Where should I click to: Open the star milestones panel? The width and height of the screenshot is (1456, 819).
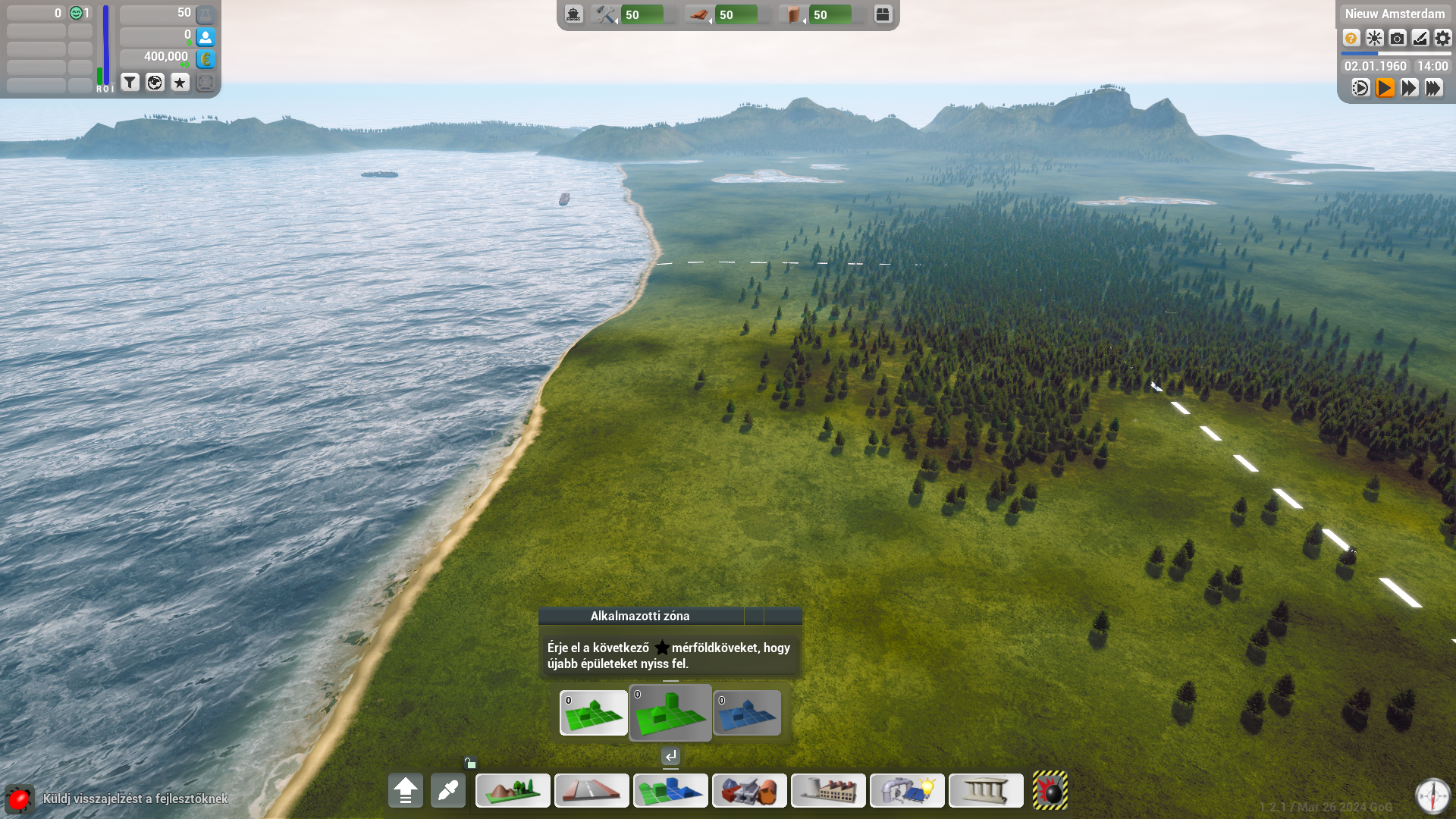pos(180,82)
